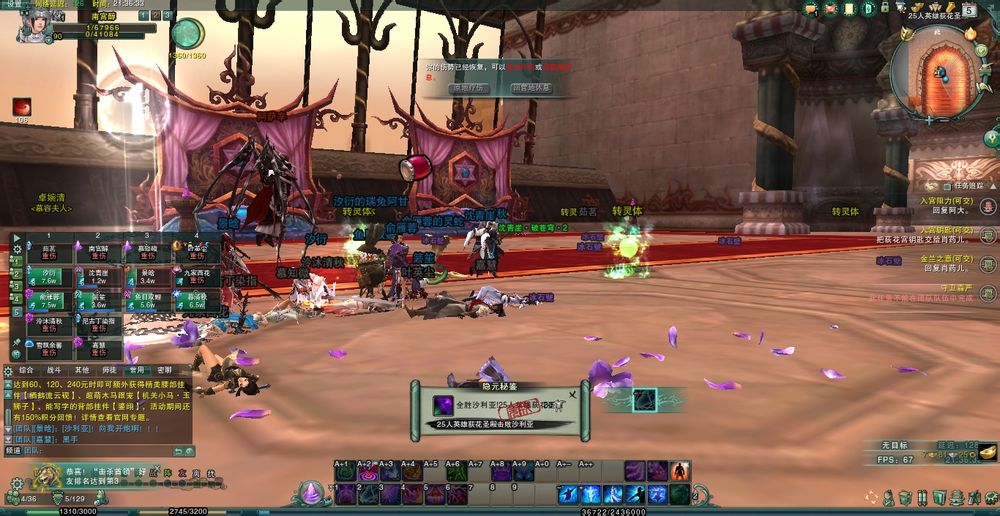
Task: Open the calendar icon showing number 5
Action: [x=969, y=10]
